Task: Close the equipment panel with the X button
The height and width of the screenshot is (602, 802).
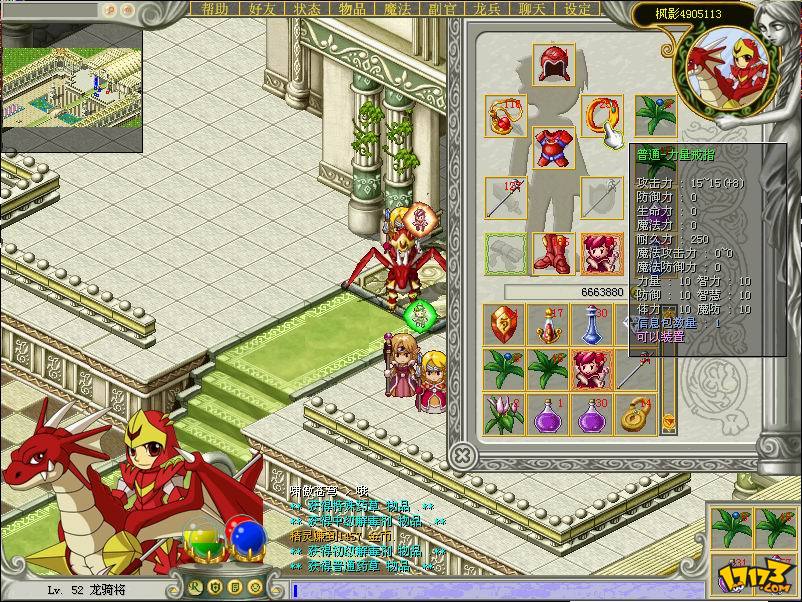Action: pos(461,455)
